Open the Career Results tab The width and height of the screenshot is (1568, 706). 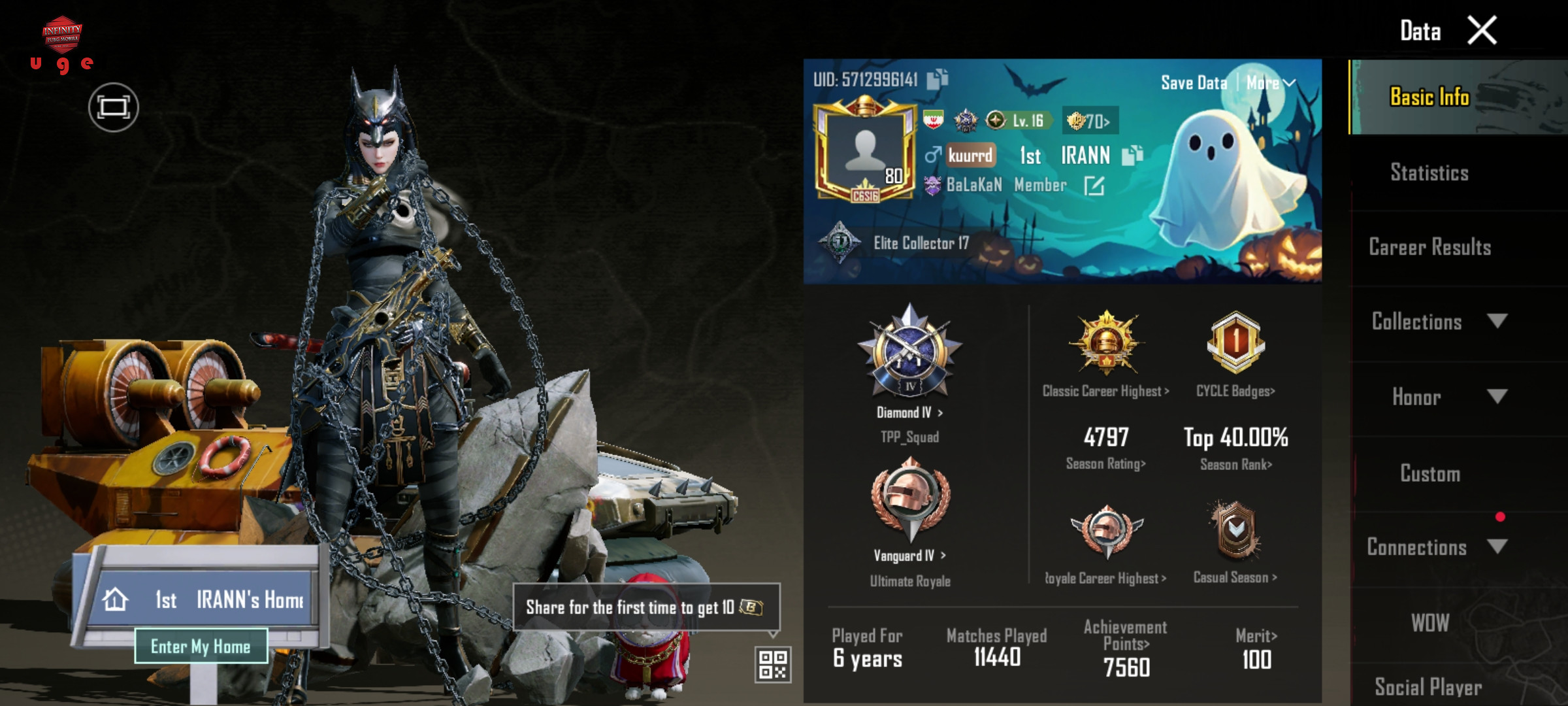tap(1429, 247)
